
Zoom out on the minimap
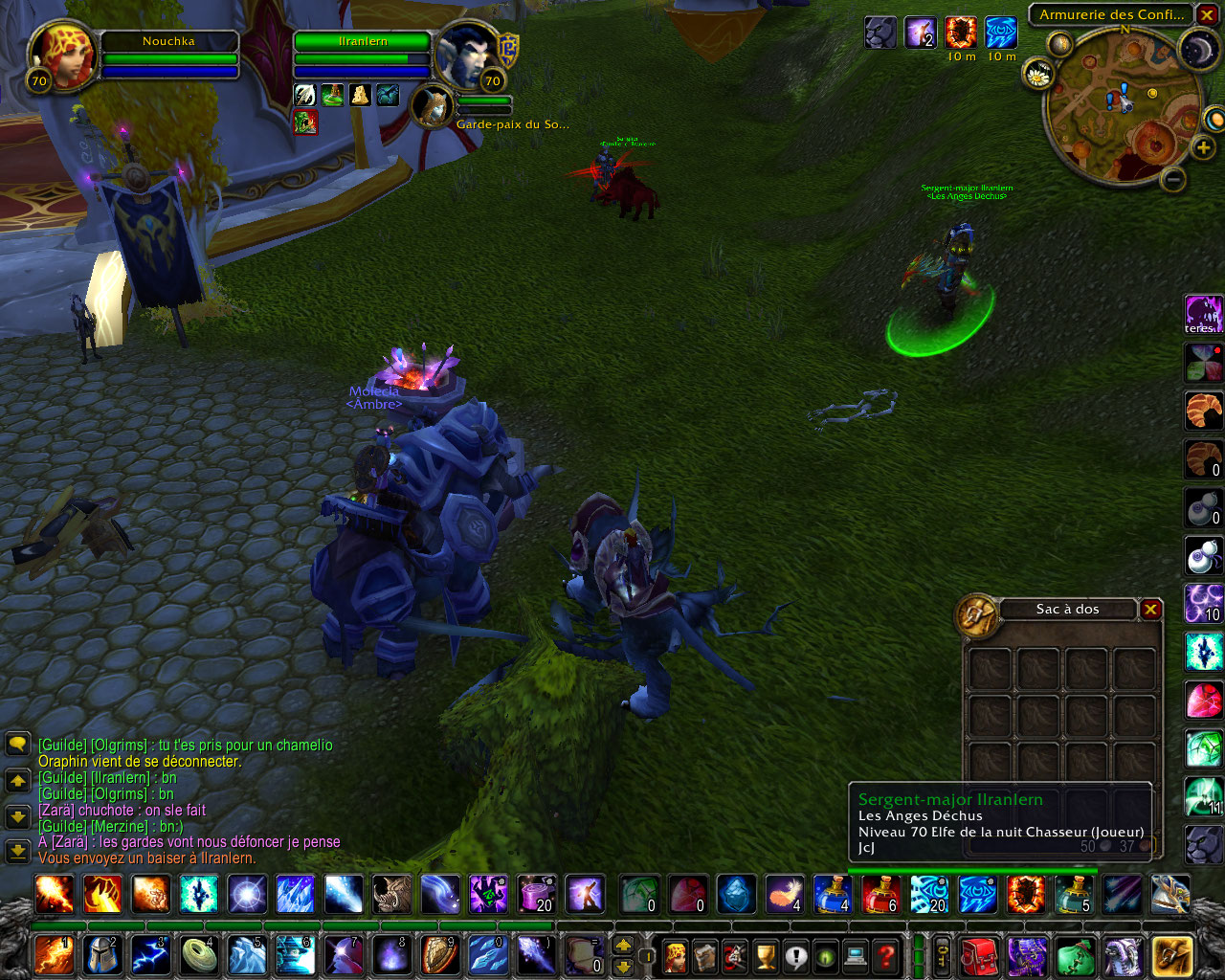click(x=1173, y=179)
